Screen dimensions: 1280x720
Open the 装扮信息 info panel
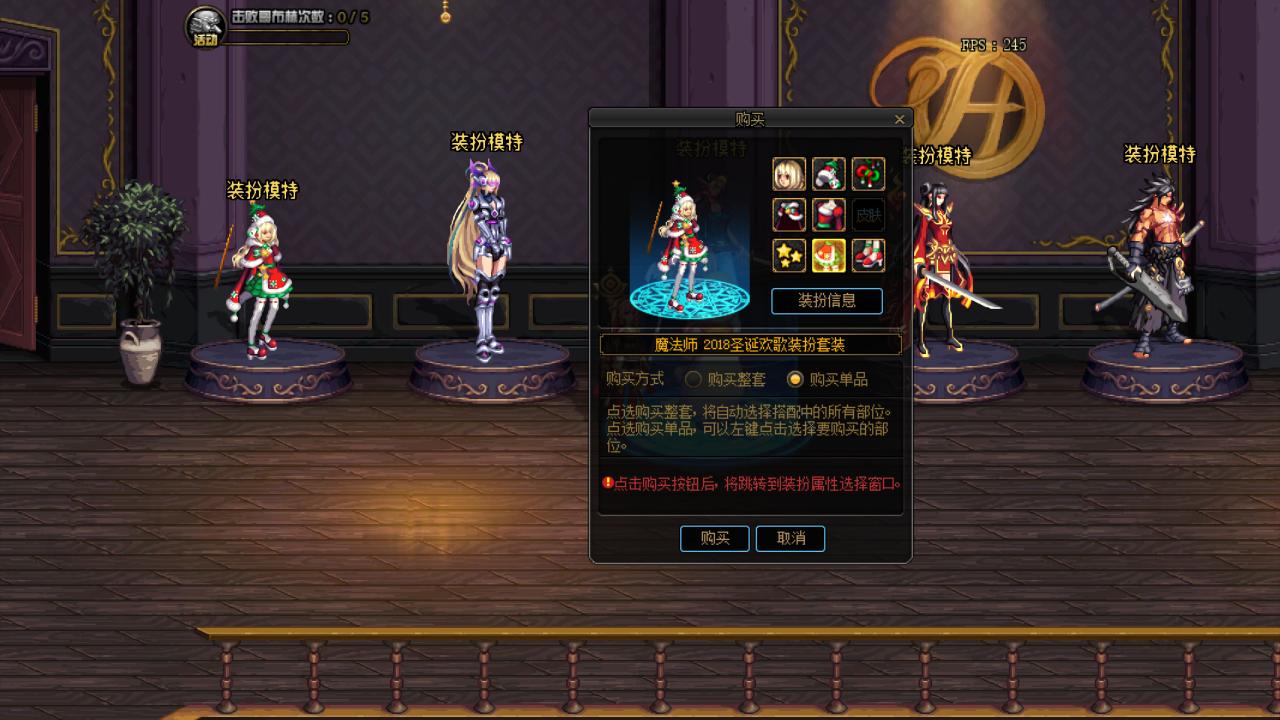pos(826,301)
